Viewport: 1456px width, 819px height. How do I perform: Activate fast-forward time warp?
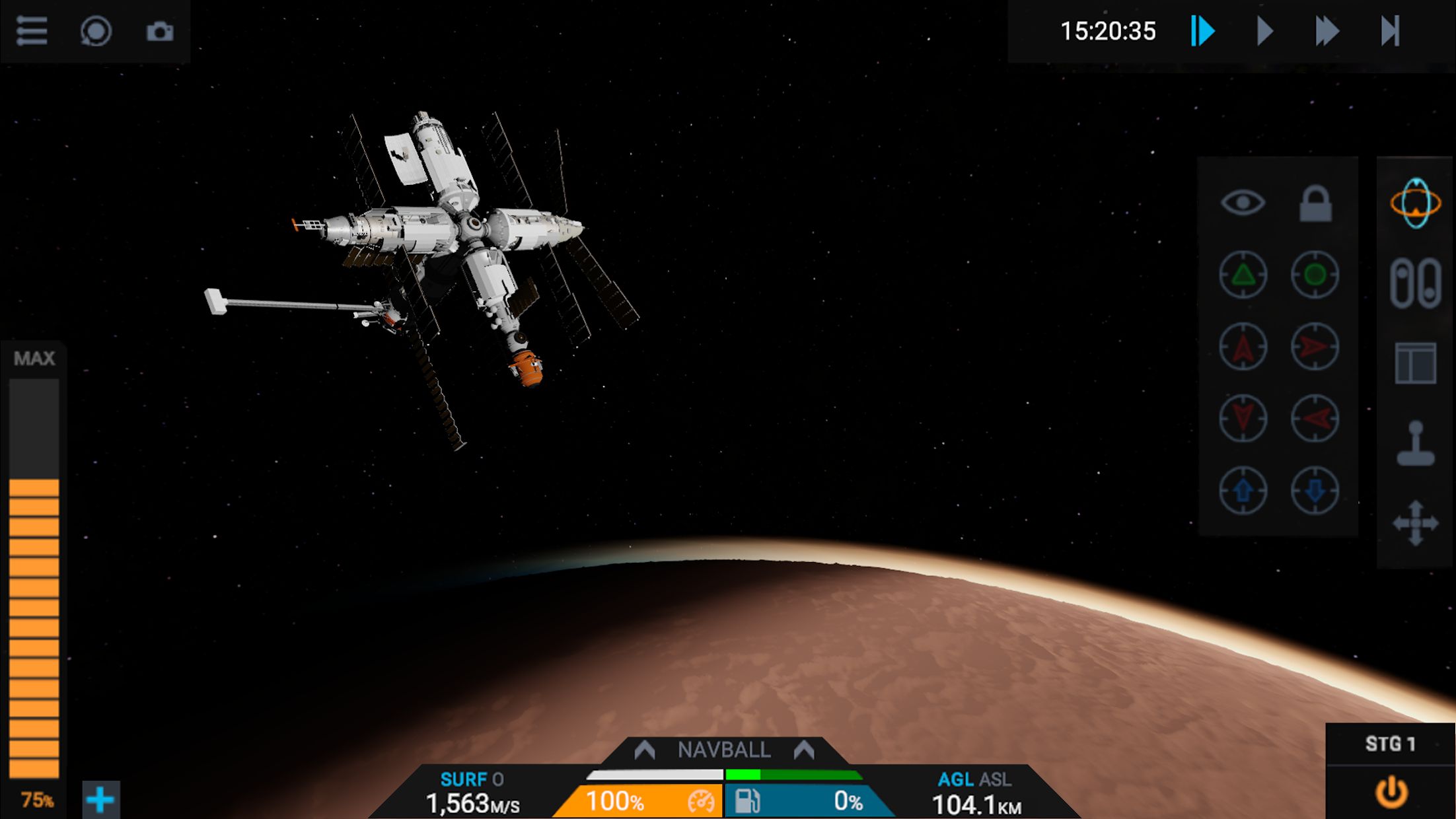[x=1326, y=31]
